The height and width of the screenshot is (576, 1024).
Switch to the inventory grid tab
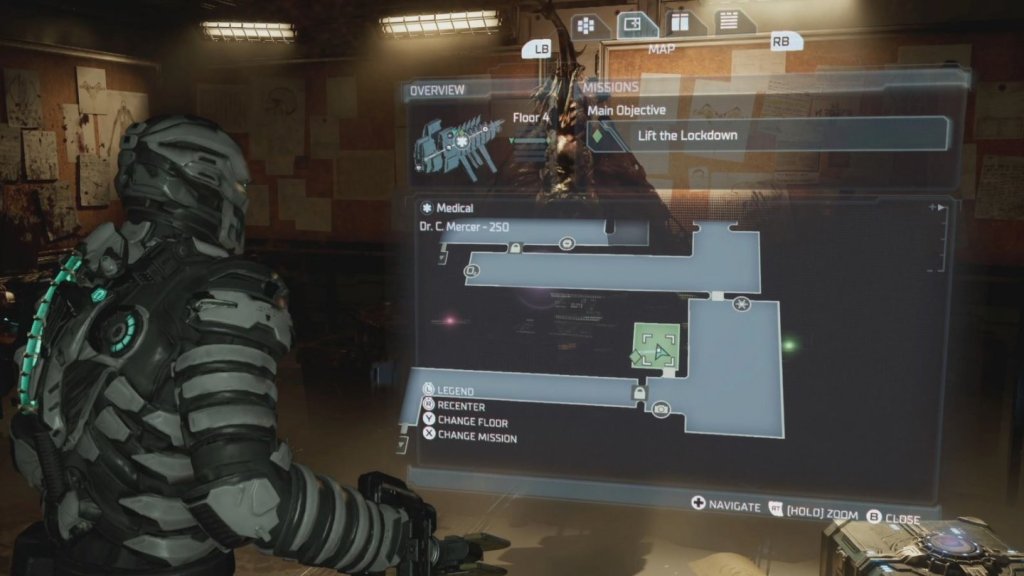[586, 25]
